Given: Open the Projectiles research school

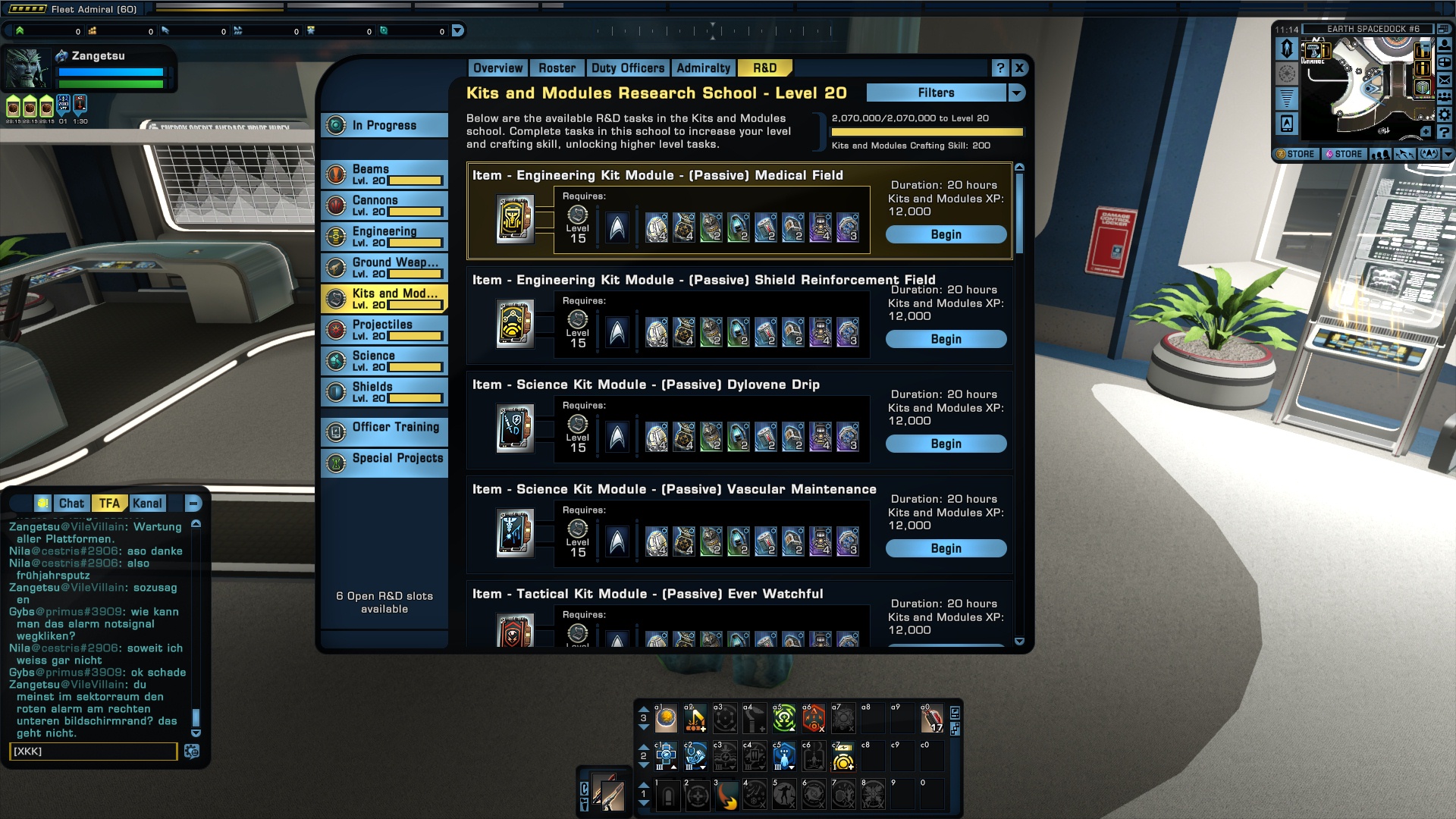Looking at the screenshot, I should pyautogui.click(x=384, y=330).
